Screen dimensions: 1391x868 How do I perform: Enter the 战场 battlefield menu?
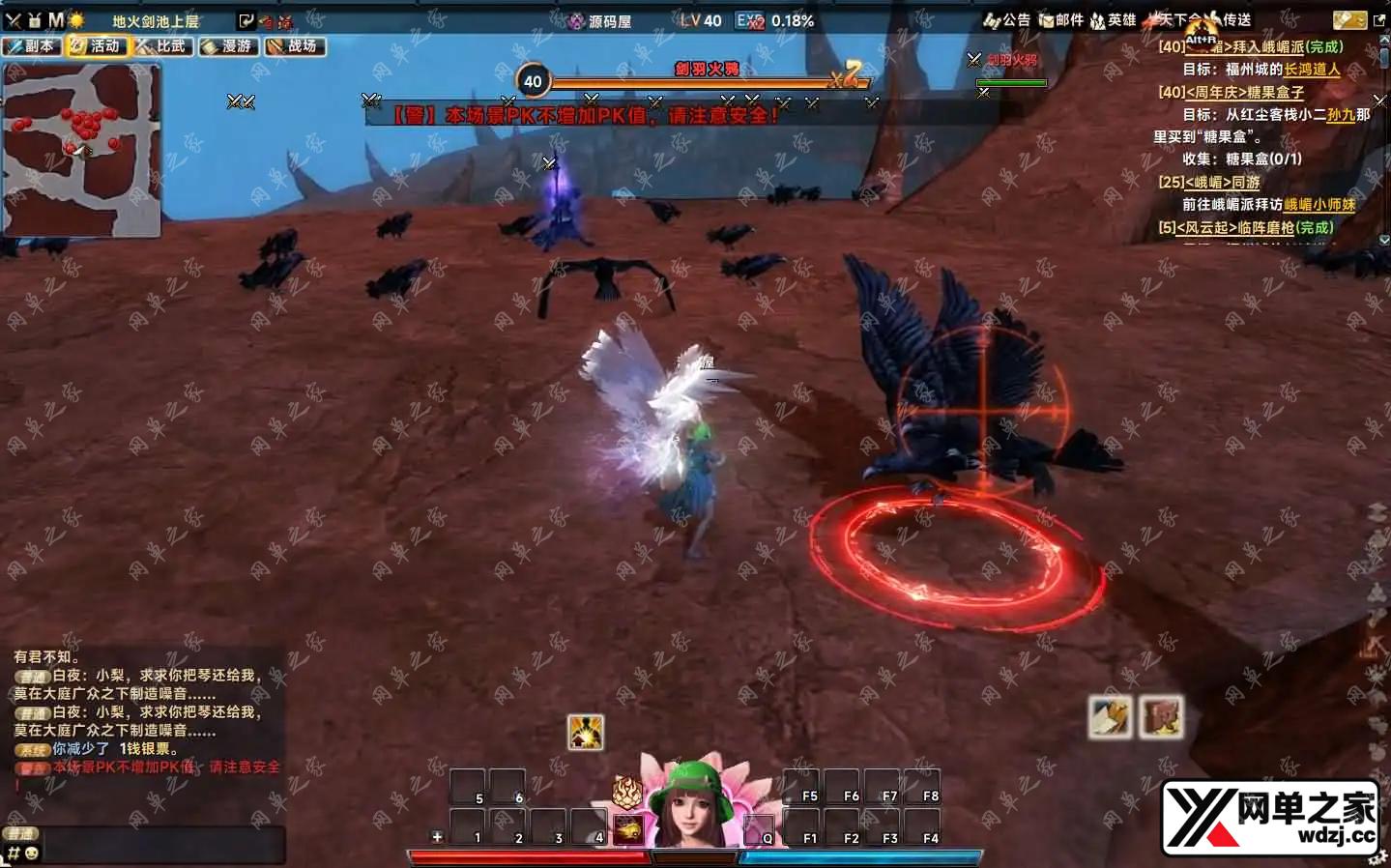pos(295,46)
